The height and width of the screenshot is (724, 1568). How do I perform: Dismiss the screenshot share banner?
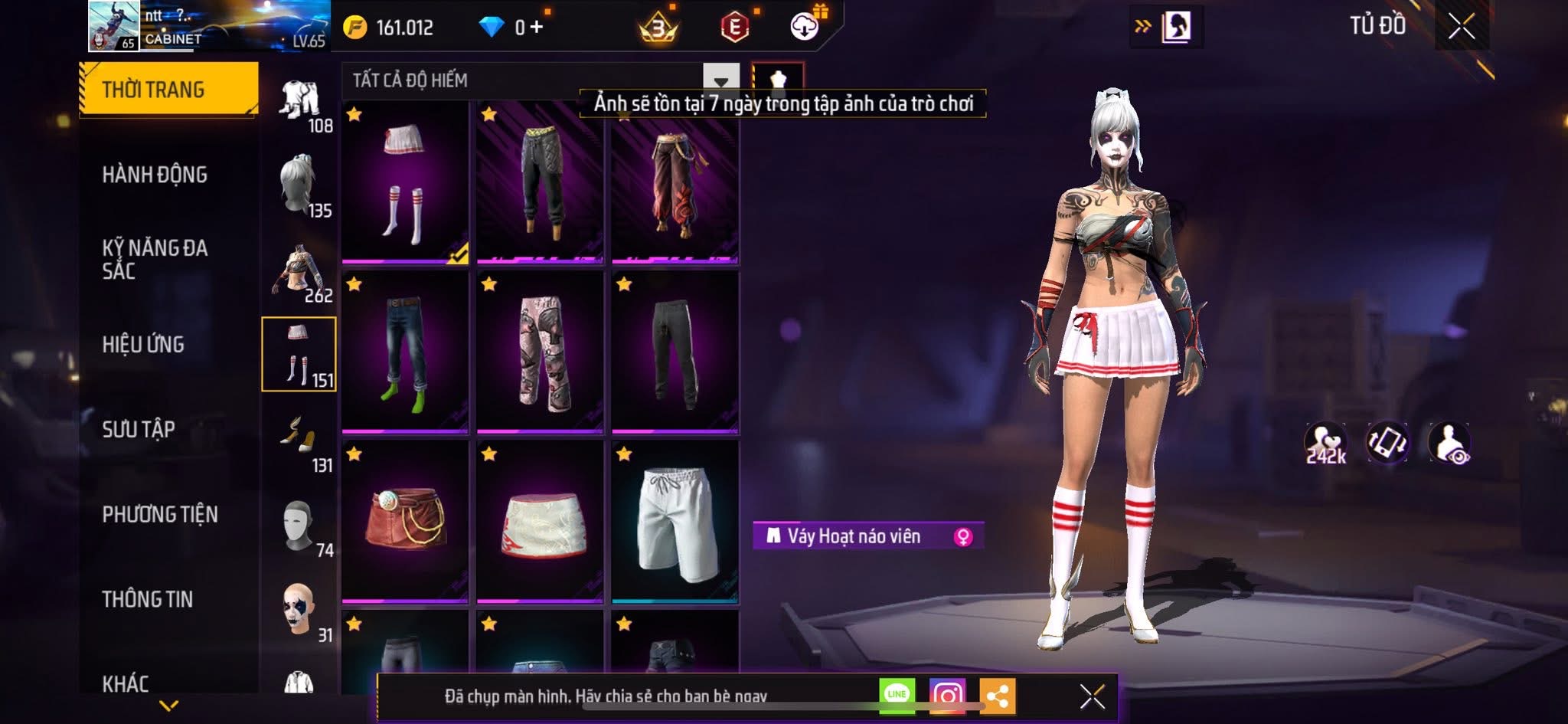click(1092, 696)
